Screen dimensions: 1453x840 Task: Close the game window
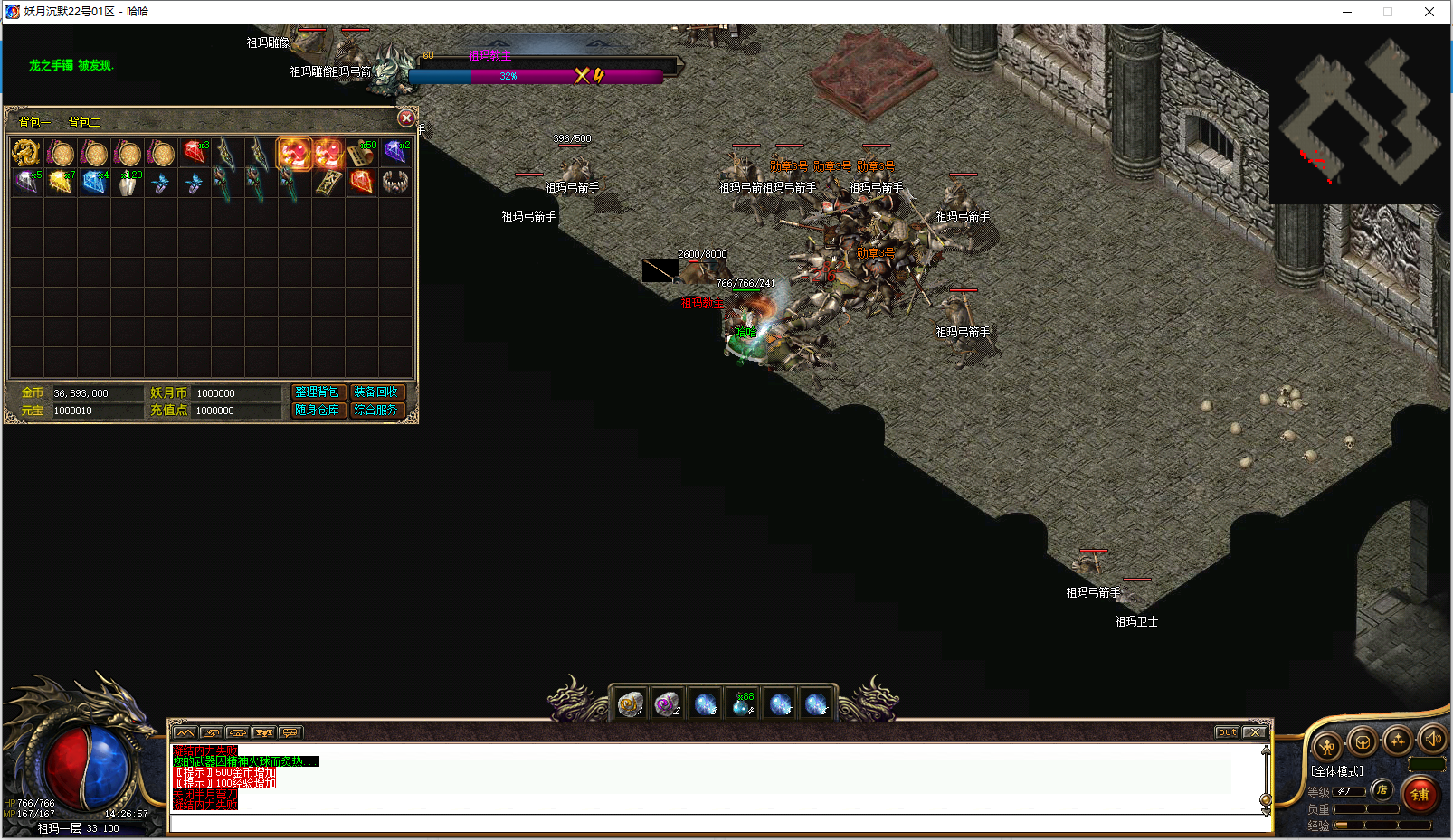pyautogui.click(x=1429, y=12)
